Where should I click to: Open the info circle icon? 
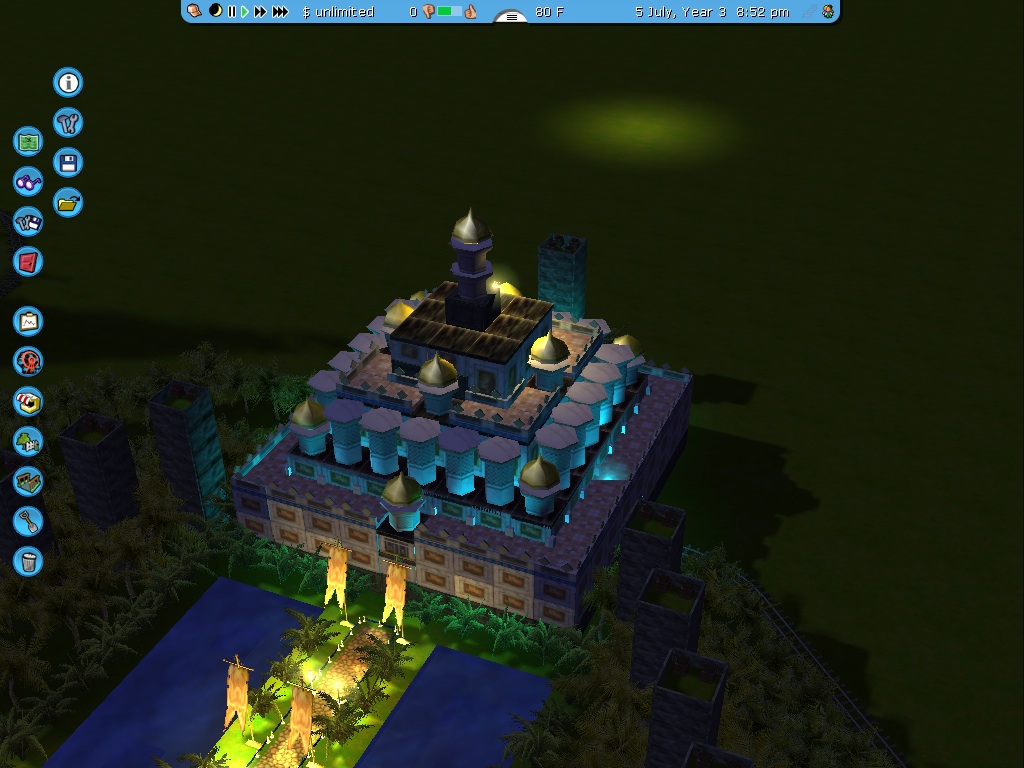68,83
